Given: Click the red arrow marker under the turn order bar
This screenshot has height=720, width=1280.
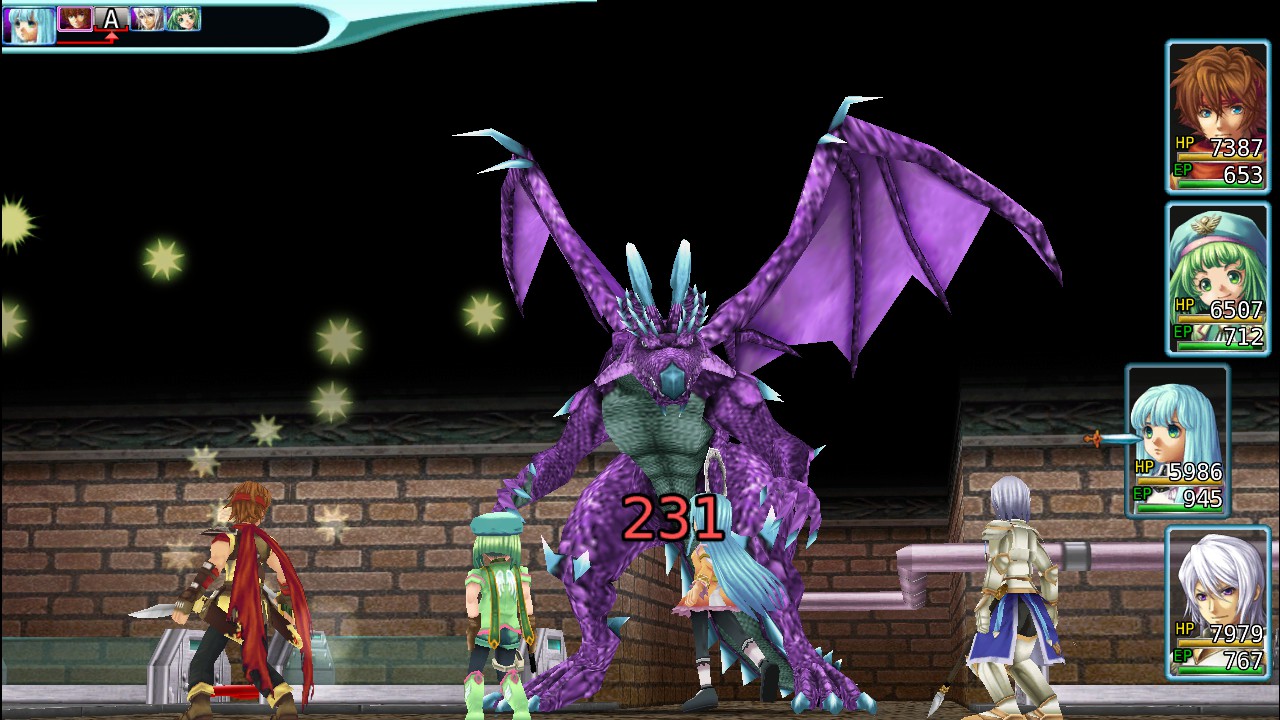Looking at the screenshot, I should (x=112, y=37).
